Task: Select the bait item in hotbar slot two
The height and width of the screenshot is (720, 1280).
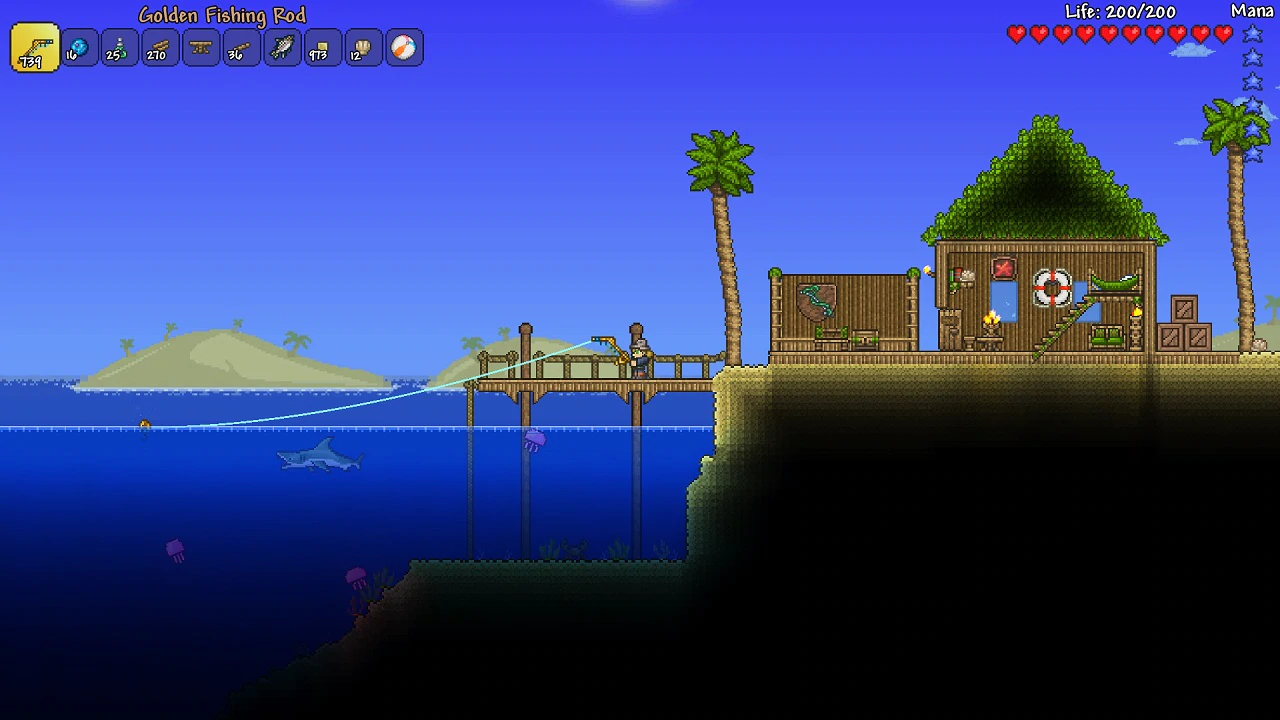Action: coord(78,47)
